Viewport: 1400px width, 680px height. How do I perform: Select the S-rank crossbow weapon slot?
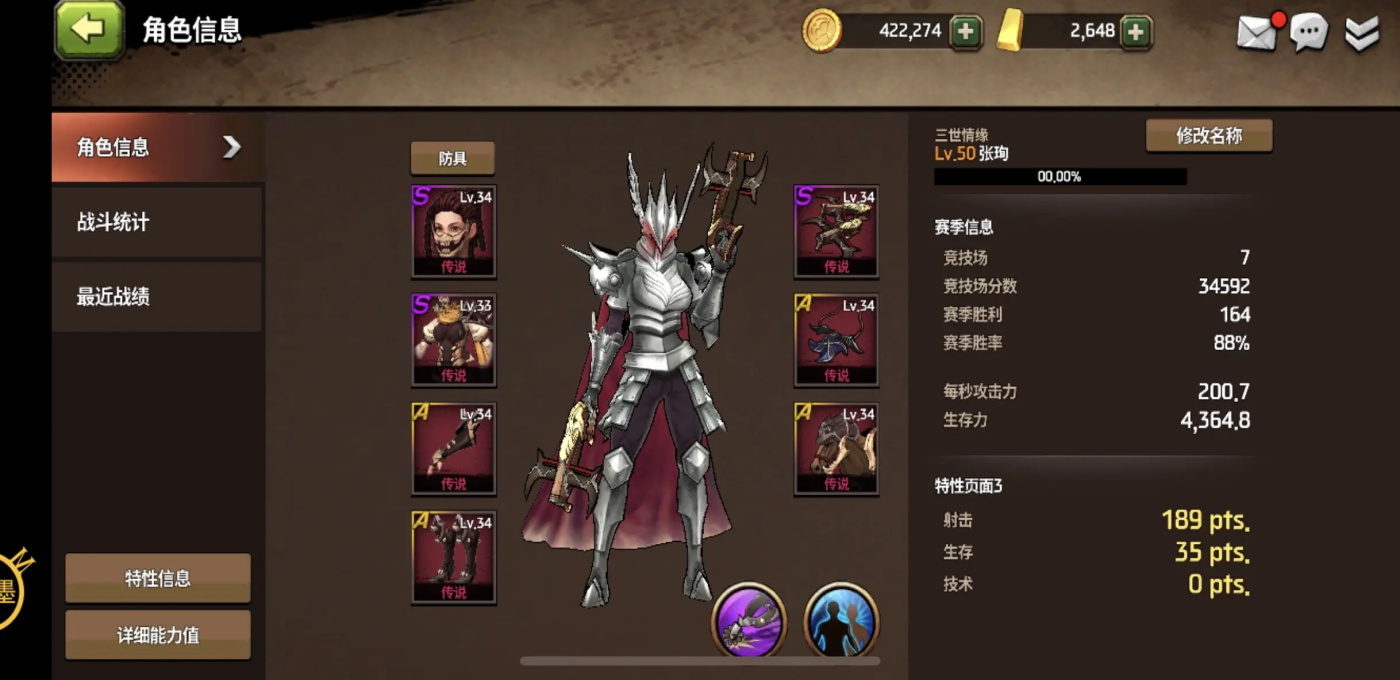[836, 230]
